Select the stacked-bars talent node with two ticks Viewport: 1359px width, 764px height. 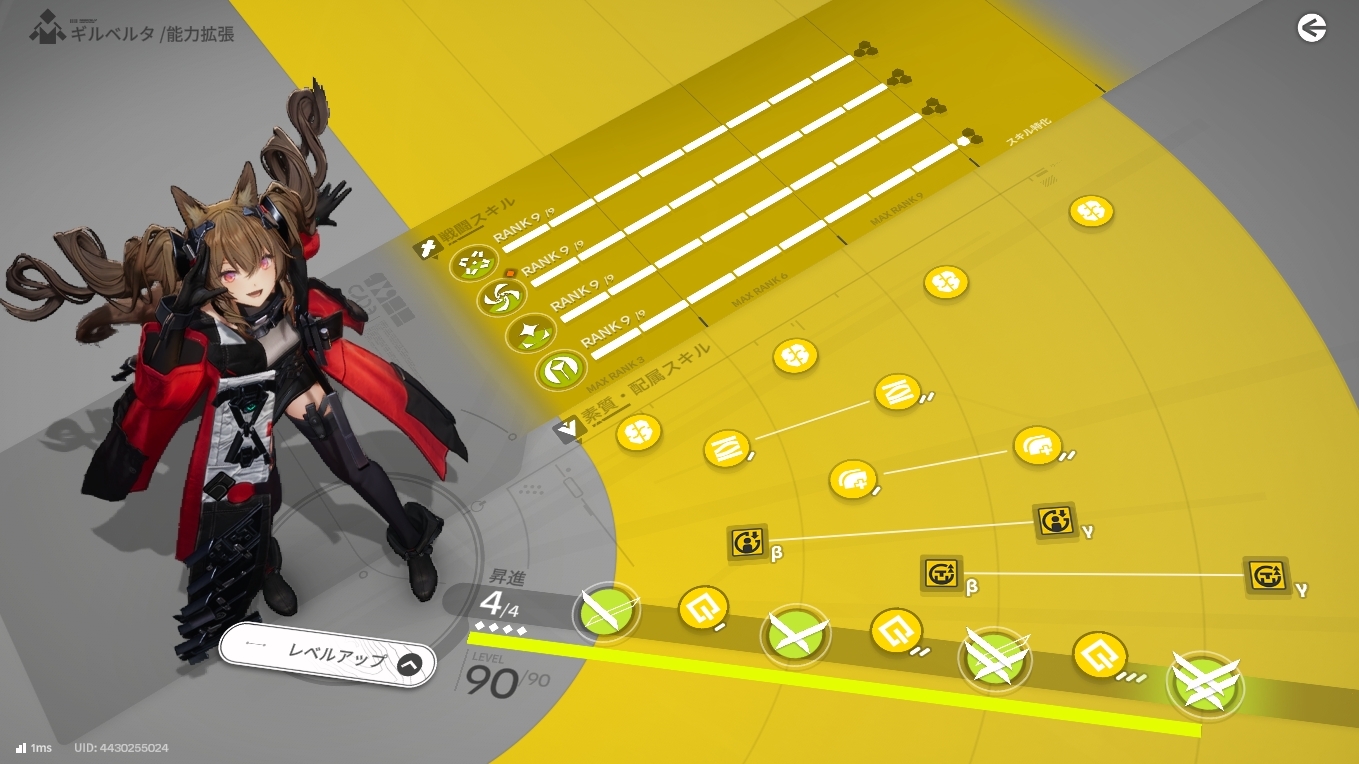pos(897,392)
